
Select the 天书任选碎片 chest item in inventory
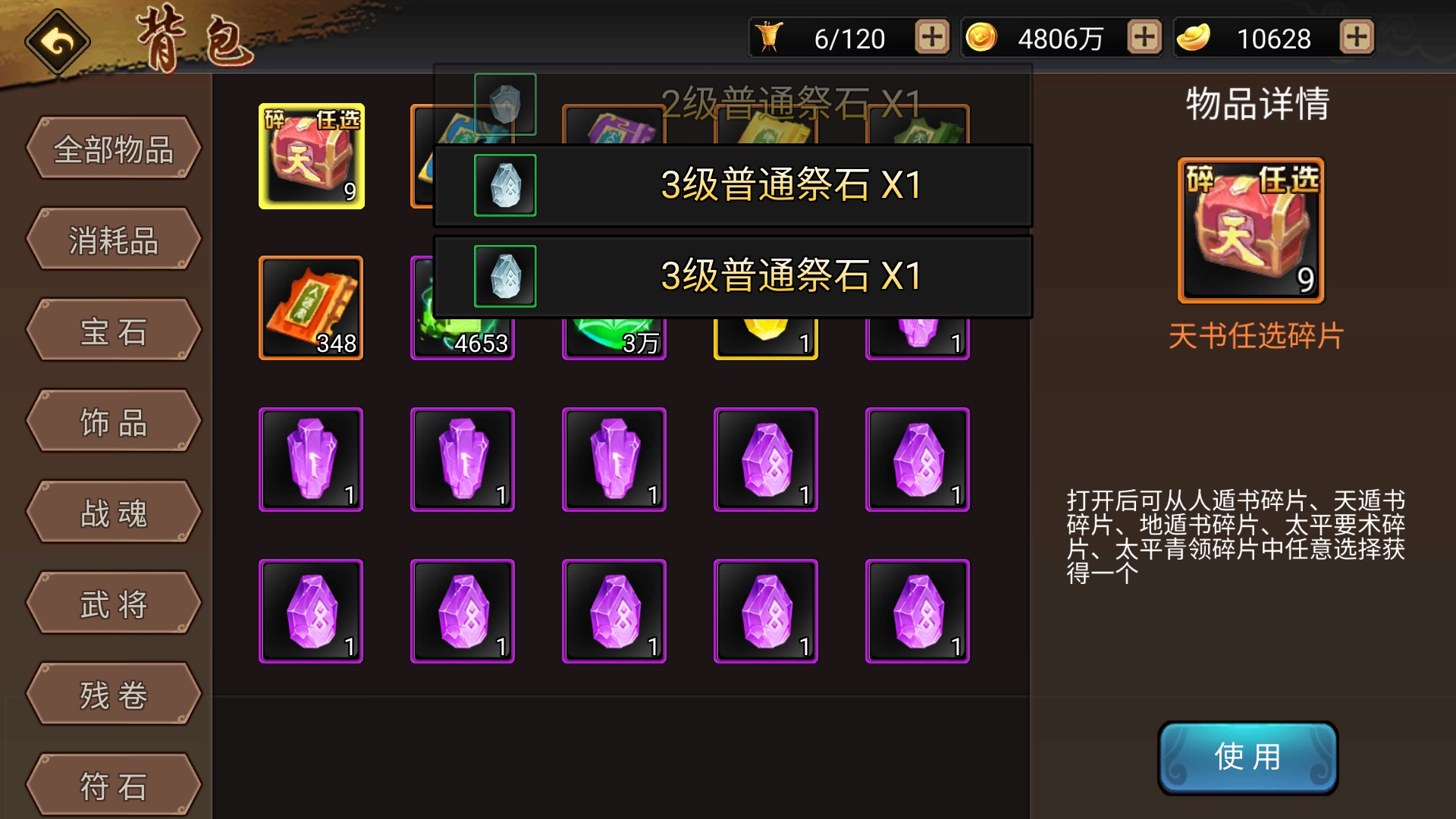pos(311,155)
